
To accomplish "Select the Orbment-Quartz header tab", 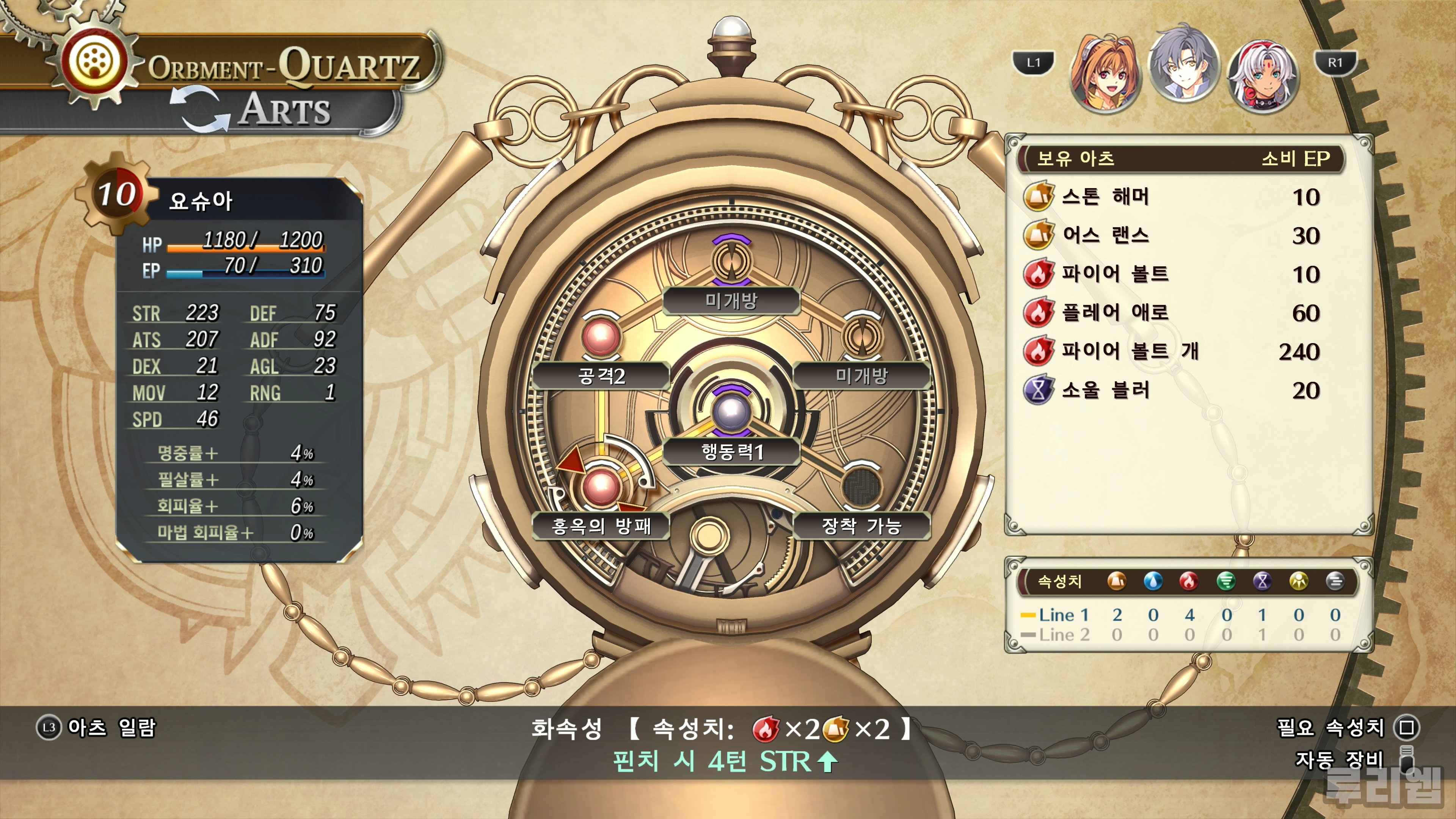I will [282, 67].
